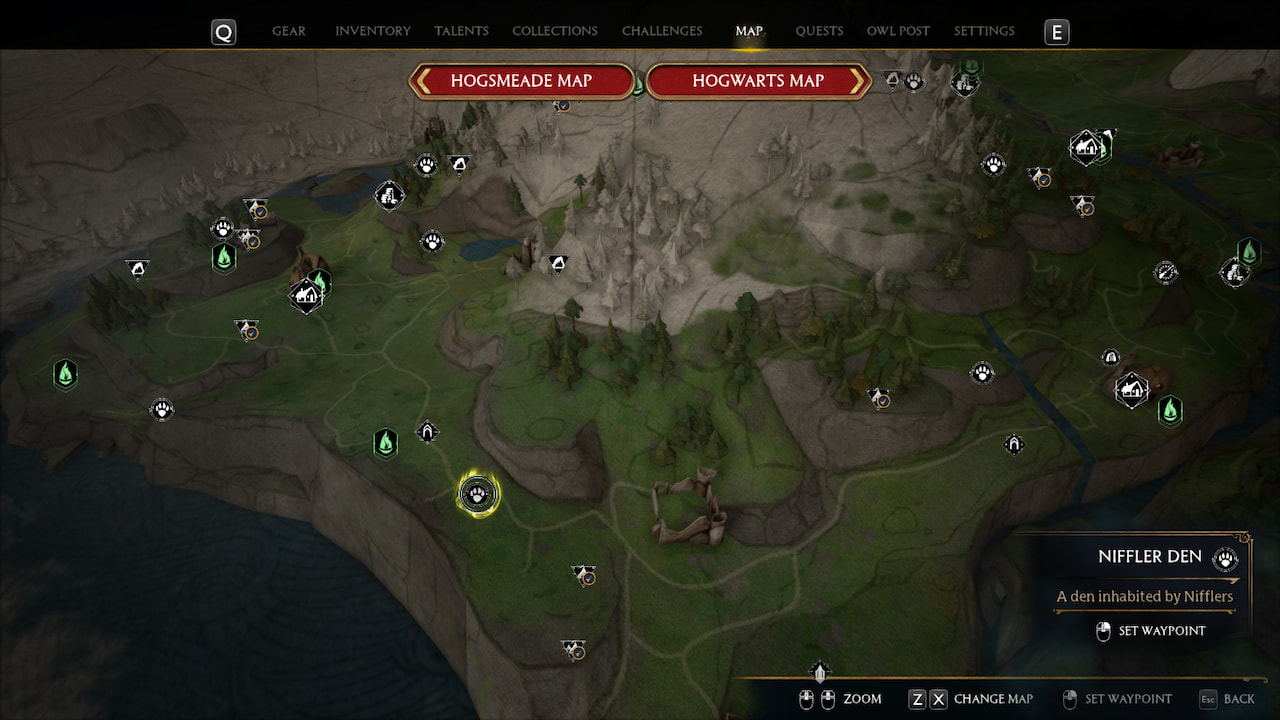
Task: Switch to the Inventory tab
Action: tap(373, 31)
